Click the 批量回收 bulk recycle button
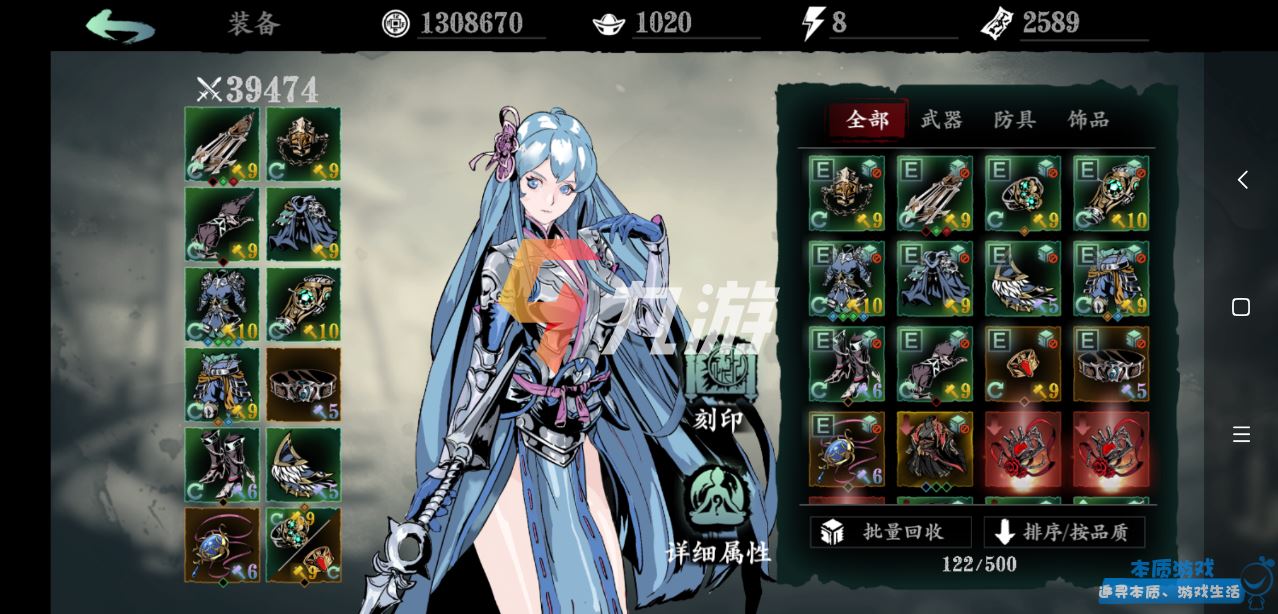The image size is (1278, 614). click(x=890, y=532)
